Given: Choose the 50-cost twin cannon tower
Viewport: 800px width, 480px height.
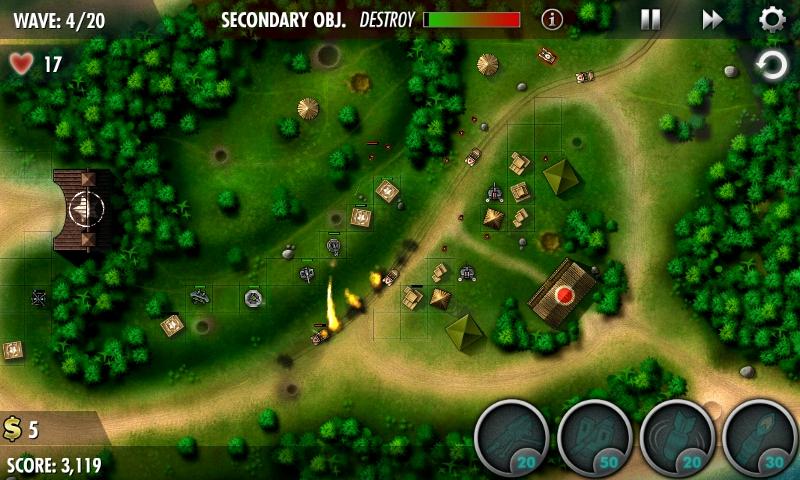Looking at the screenshot, I should (594, 437).
